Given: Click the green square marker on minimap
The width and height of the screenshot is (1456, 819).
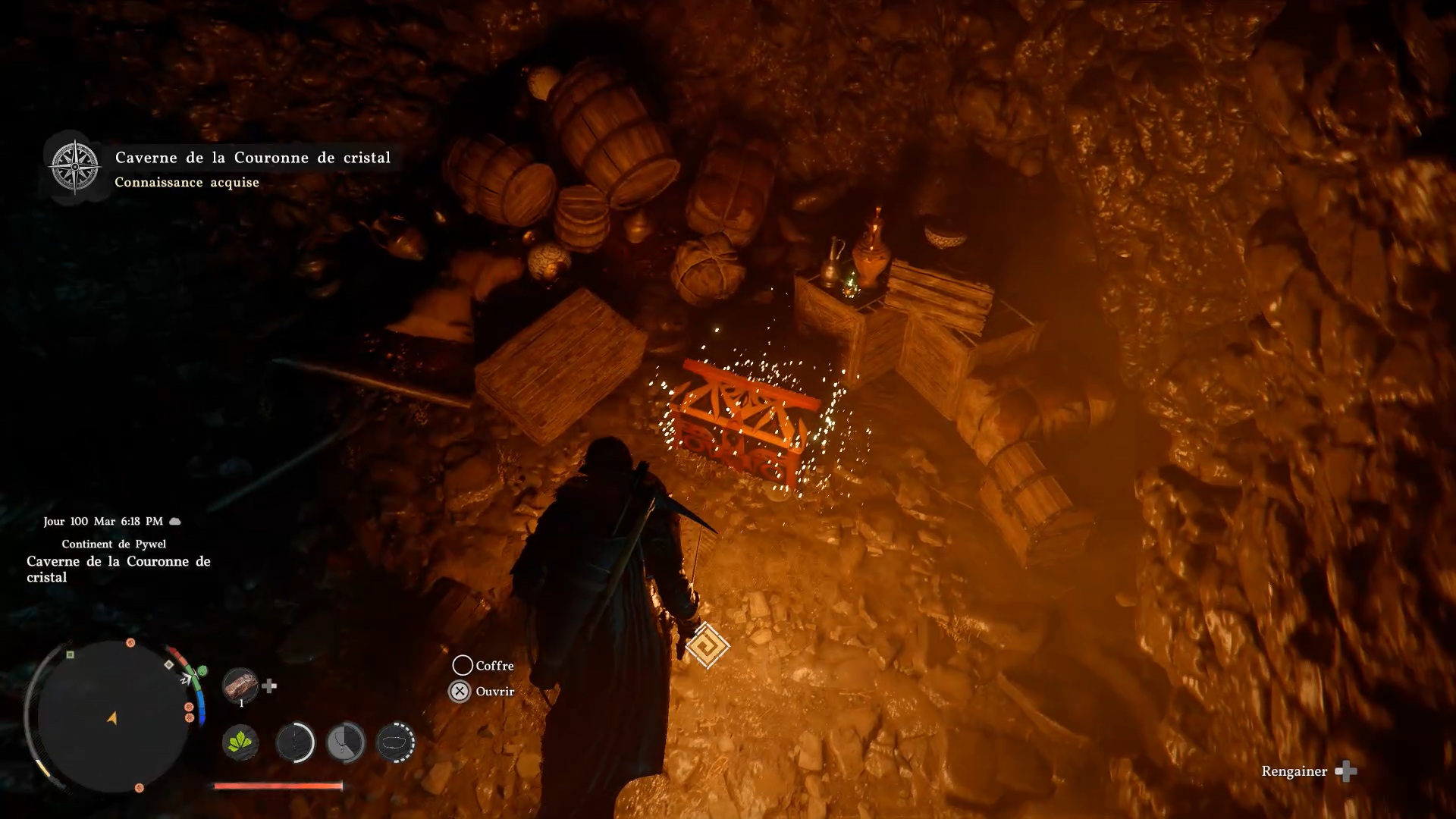Looking at the screenshot, I should click(71, 654).
